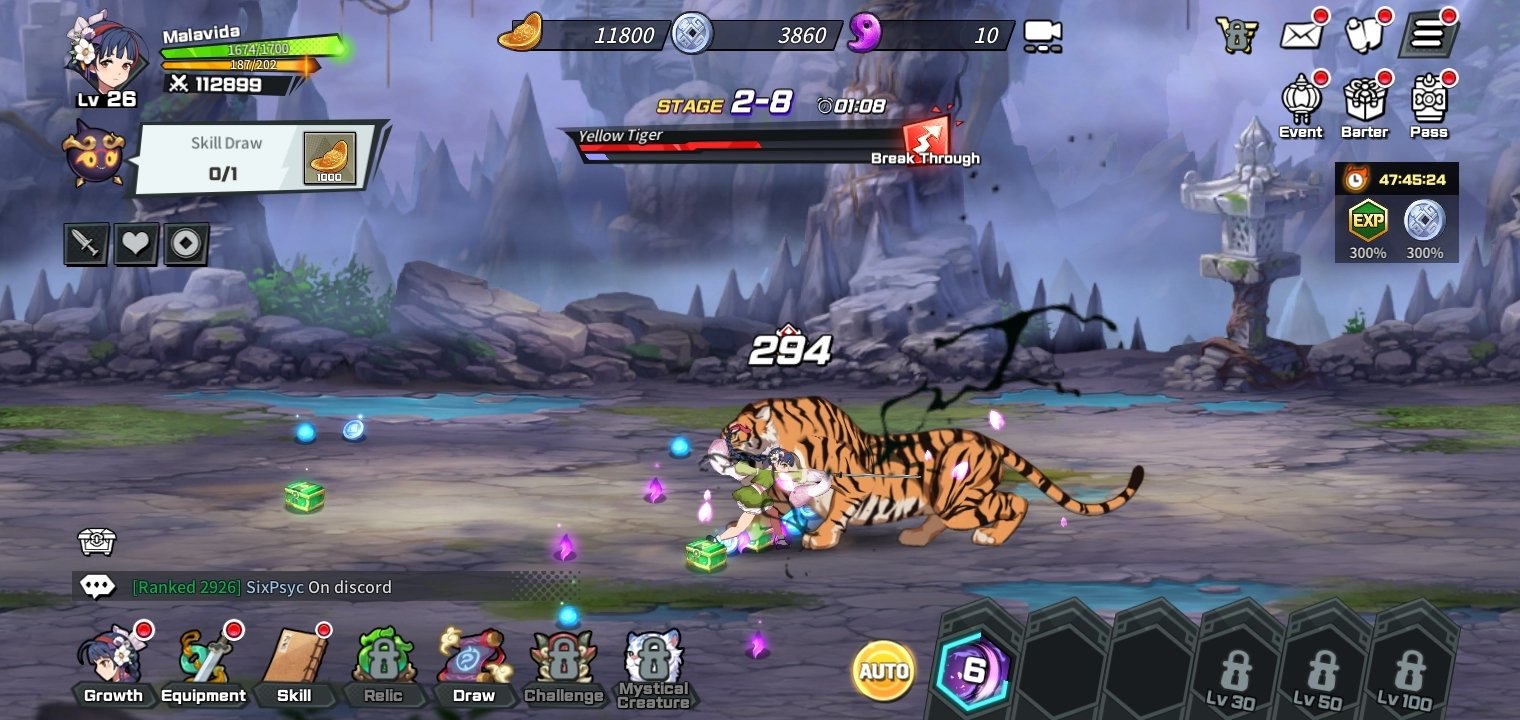Open the hamburger main menu
Viewport: 1520px width, 720px height.
click(x=1428, y=35)
